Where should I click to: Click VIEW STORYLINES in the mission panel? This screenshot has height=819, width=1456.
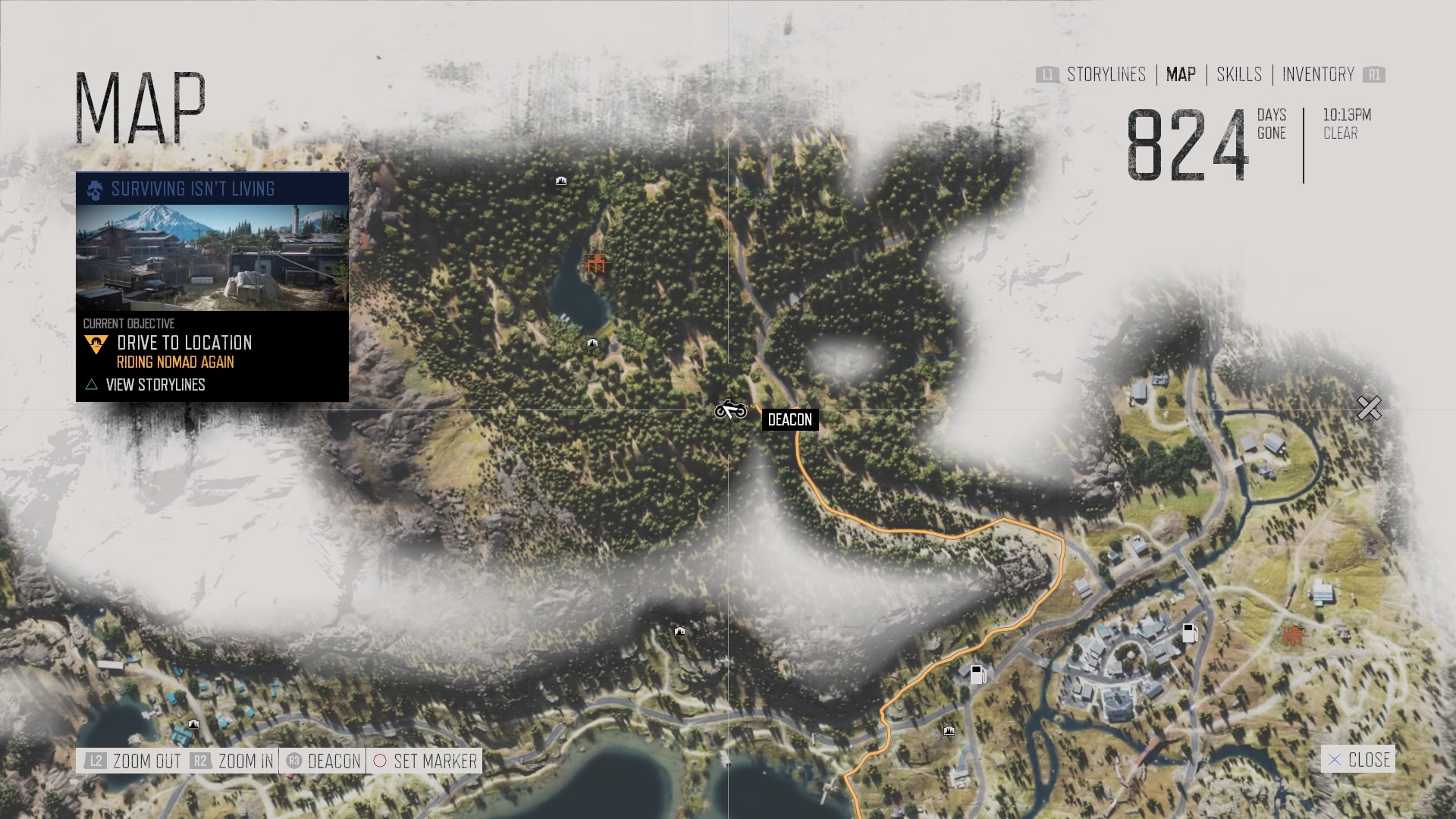point(155,384)
